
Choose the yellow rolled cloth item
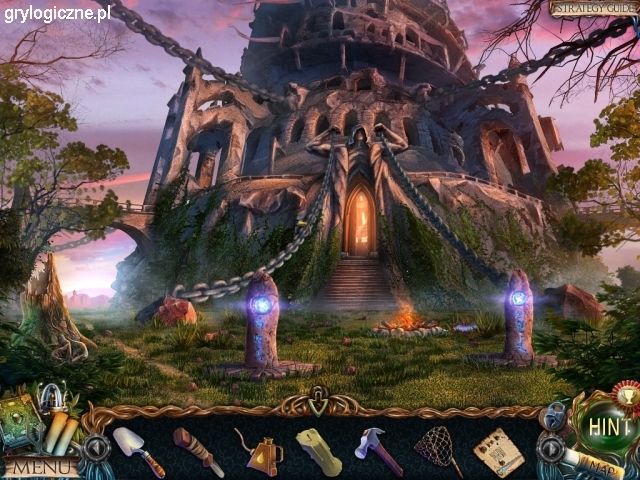[319, 452]
